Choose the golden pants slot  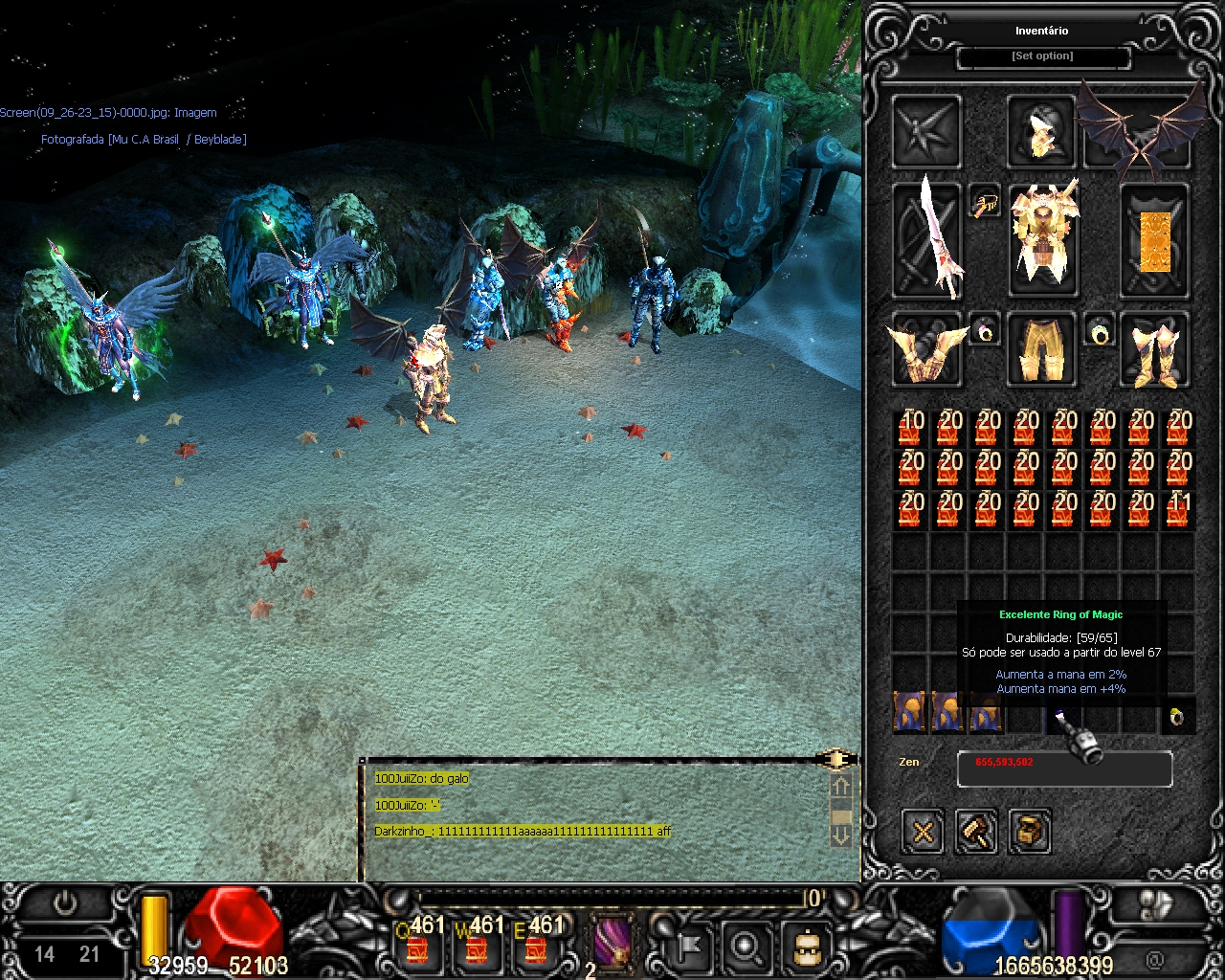coord(1041,350)
